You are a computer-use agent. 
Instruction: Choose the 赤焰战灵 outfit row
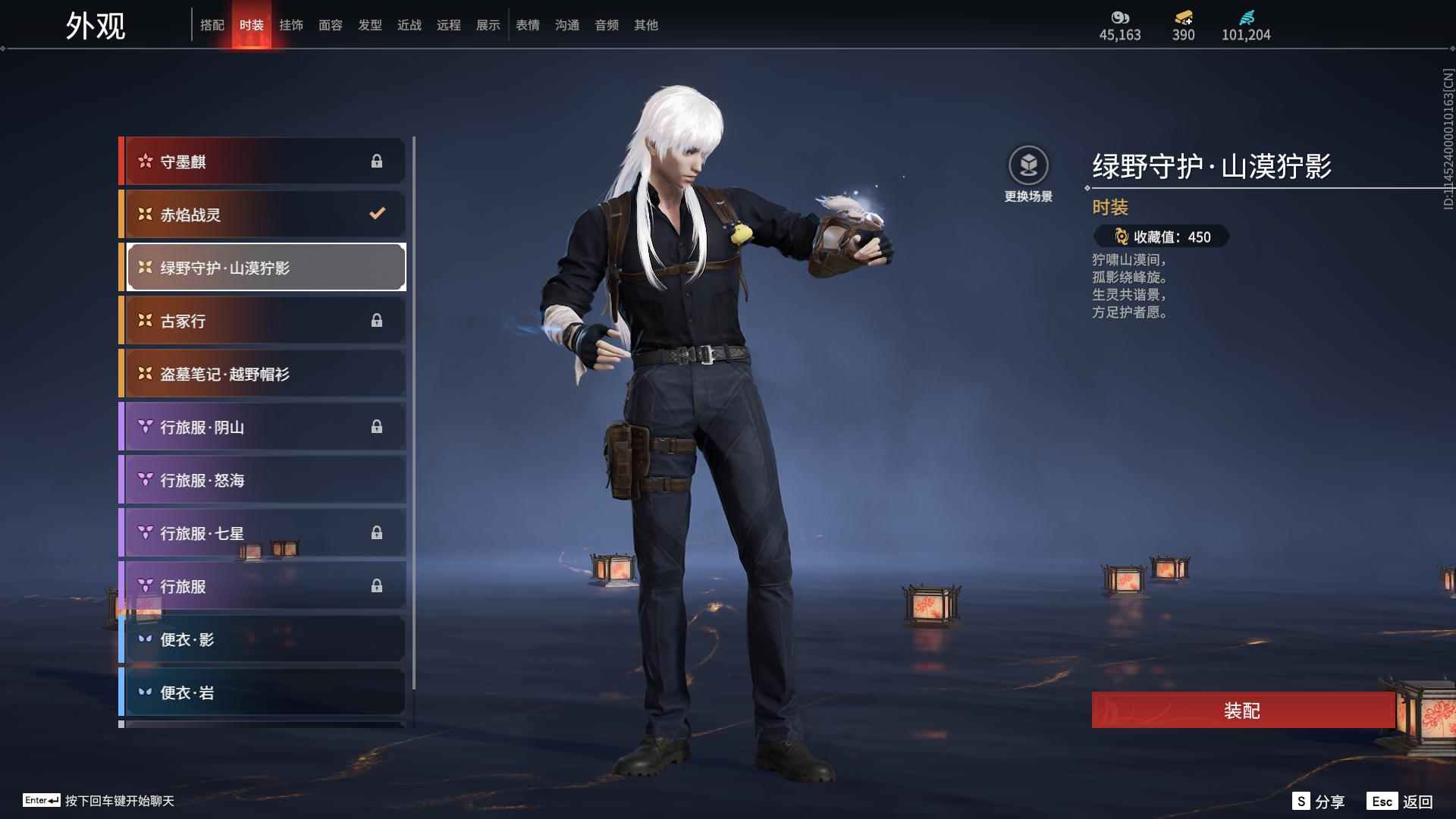click(x=262, y=215)
